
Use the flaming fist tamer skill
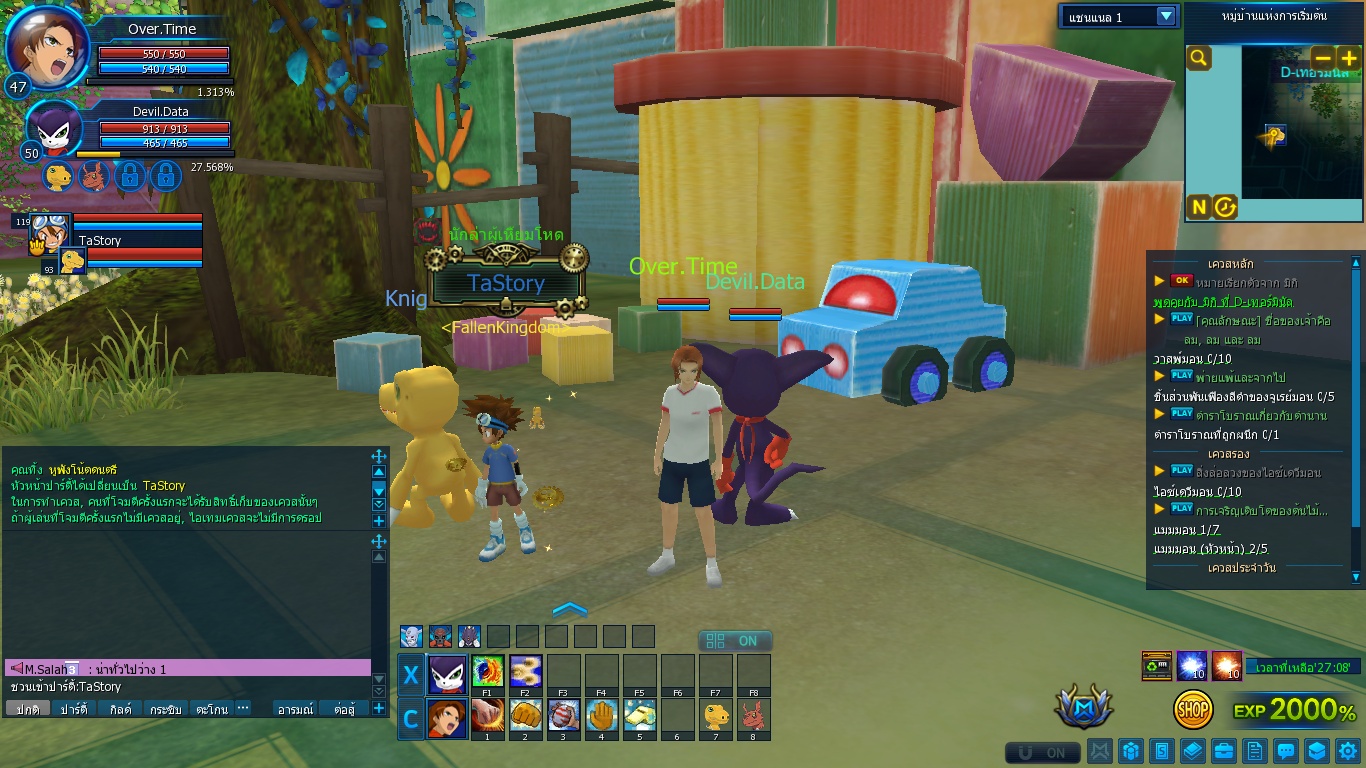coord(487,716)
